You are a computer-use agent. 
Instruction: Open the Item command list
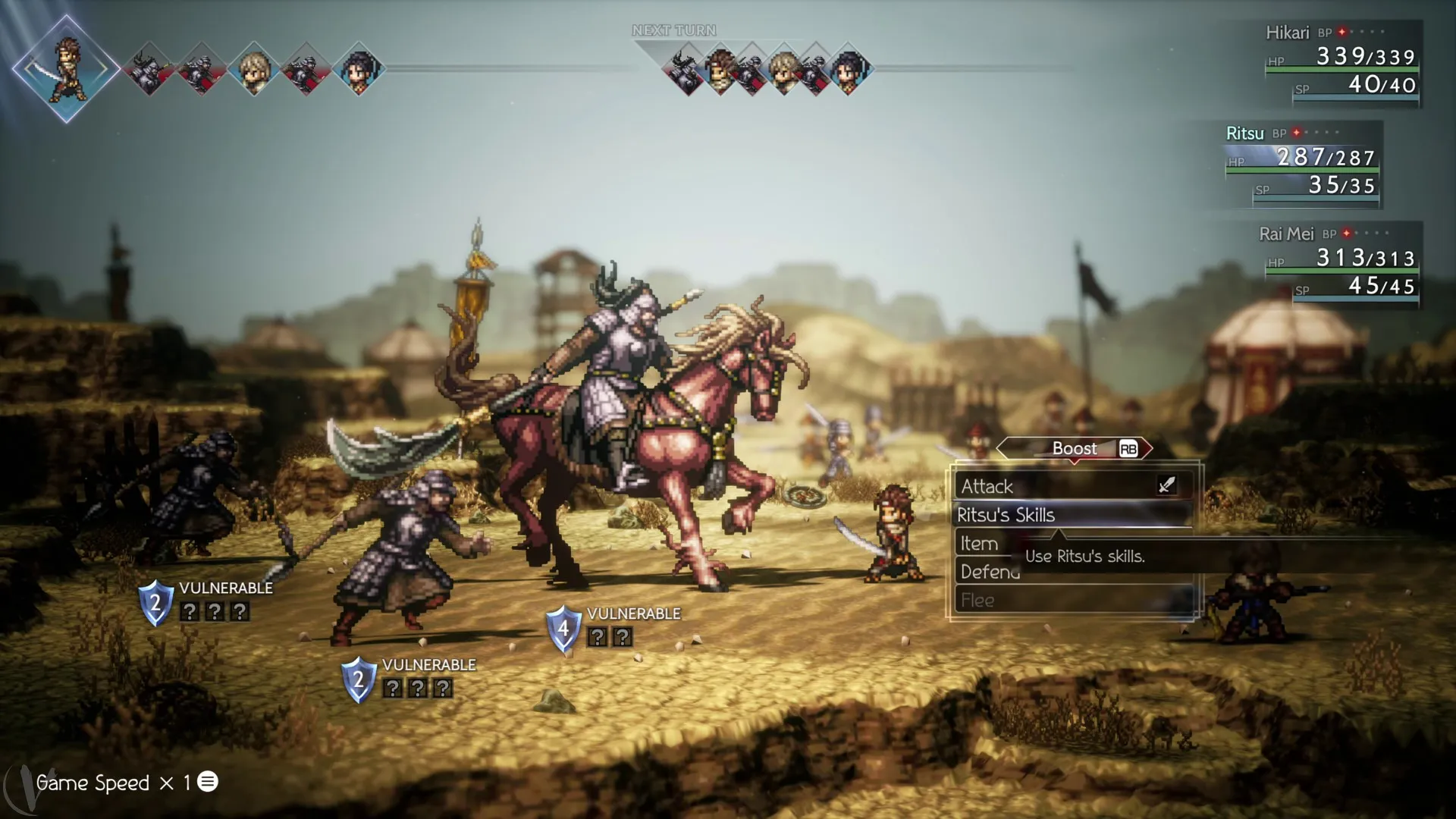[979, 543]
